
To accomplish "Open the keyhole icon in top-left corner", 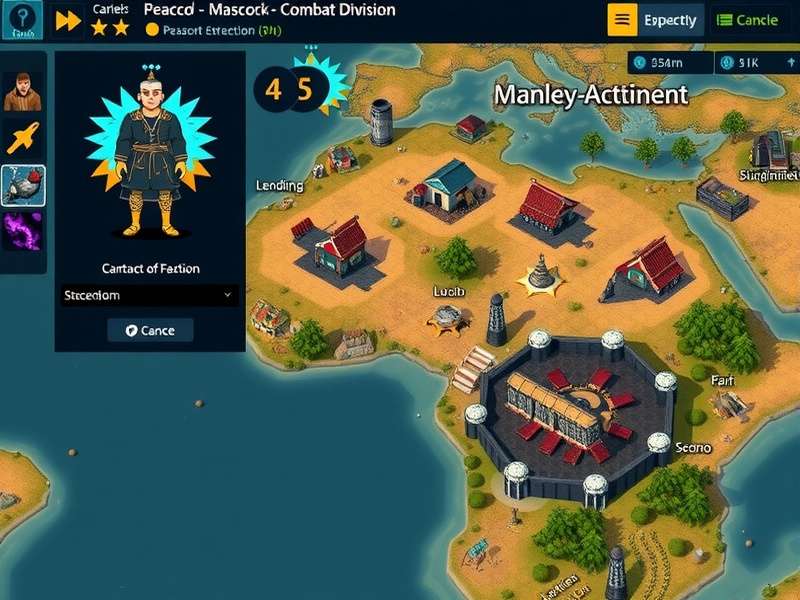I will point(22,20).
